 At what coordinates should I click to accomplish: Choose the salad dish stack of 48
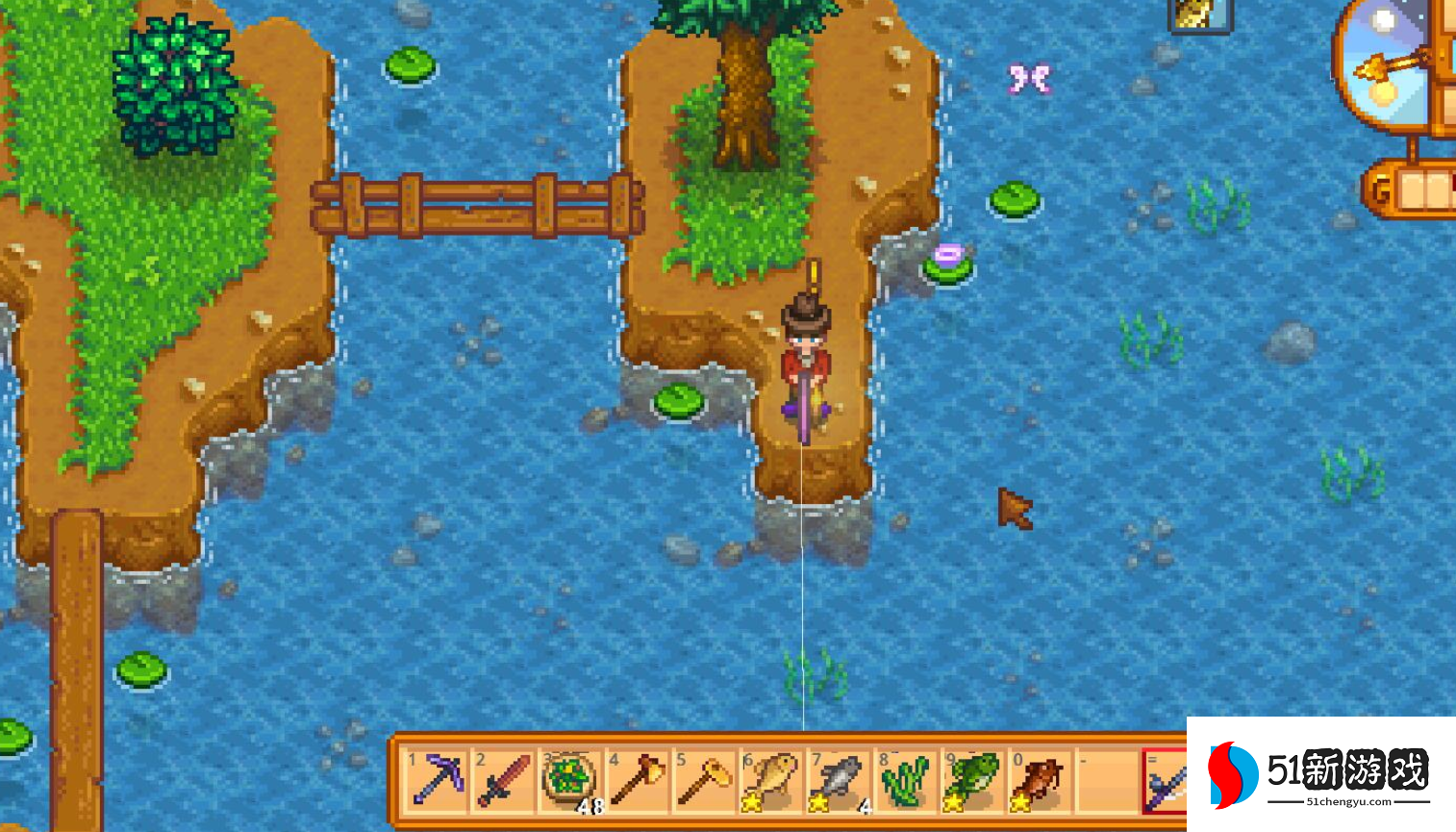[x=569, y=780]
